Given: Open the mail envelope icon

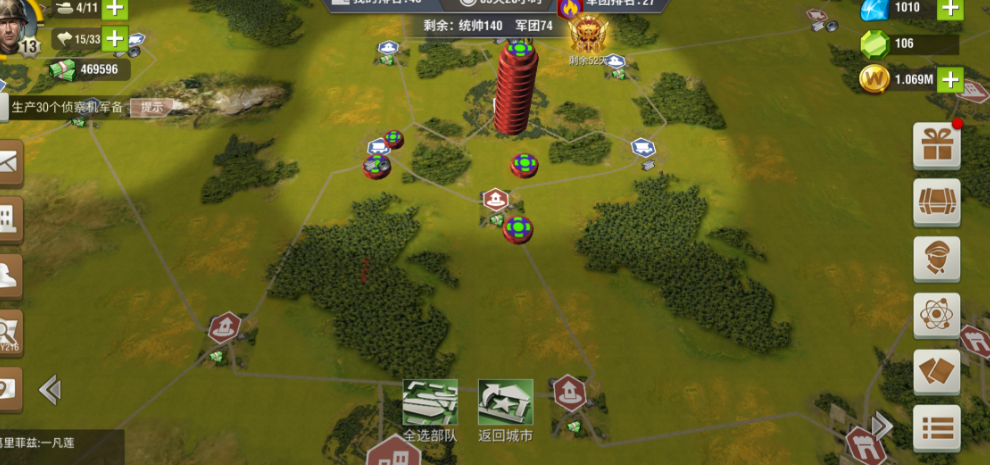Looking at the screenshot, I should pyautogui.click(x=8, y=162).
